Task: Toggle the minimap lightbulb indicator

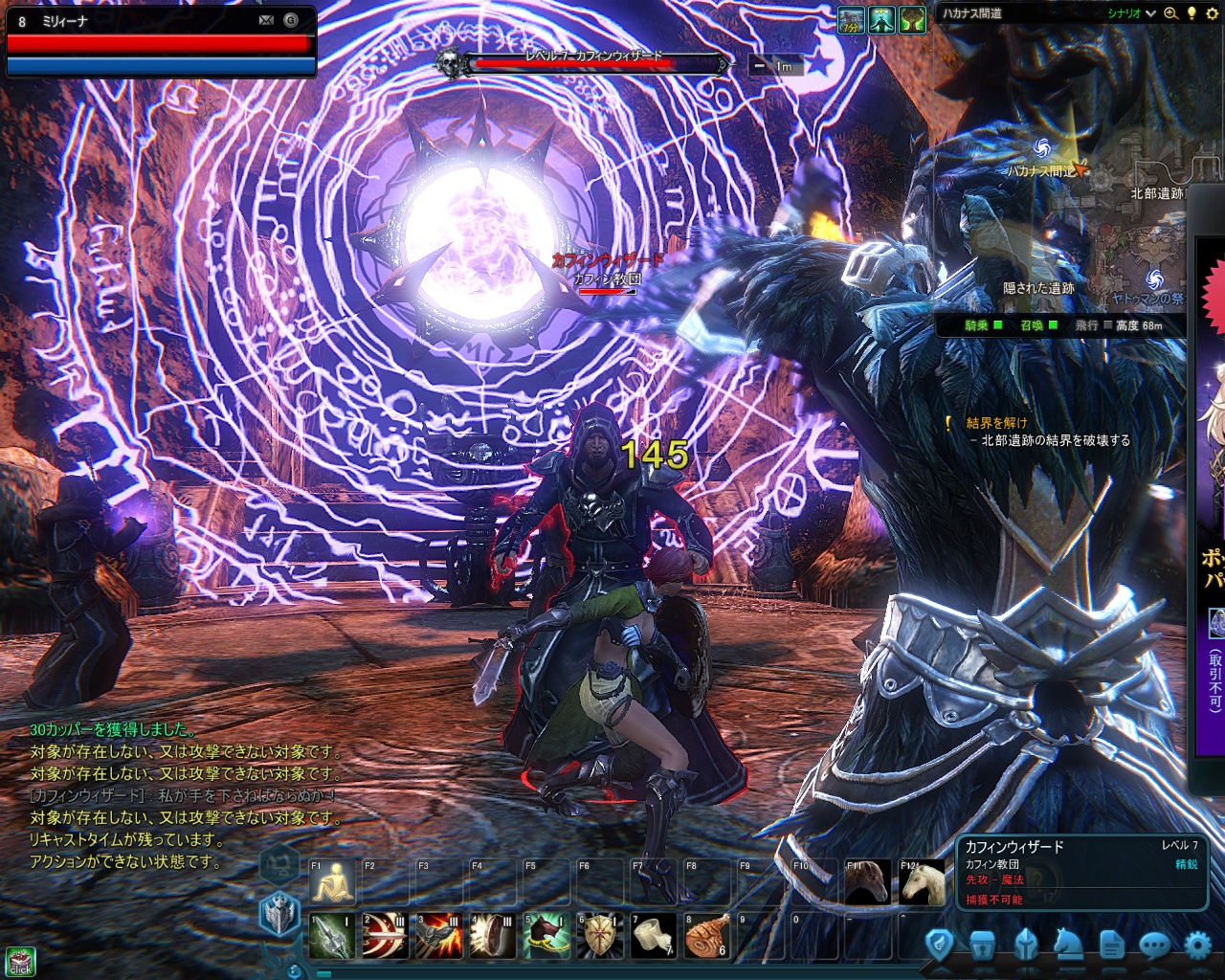Action: (x=1192, y=13)
